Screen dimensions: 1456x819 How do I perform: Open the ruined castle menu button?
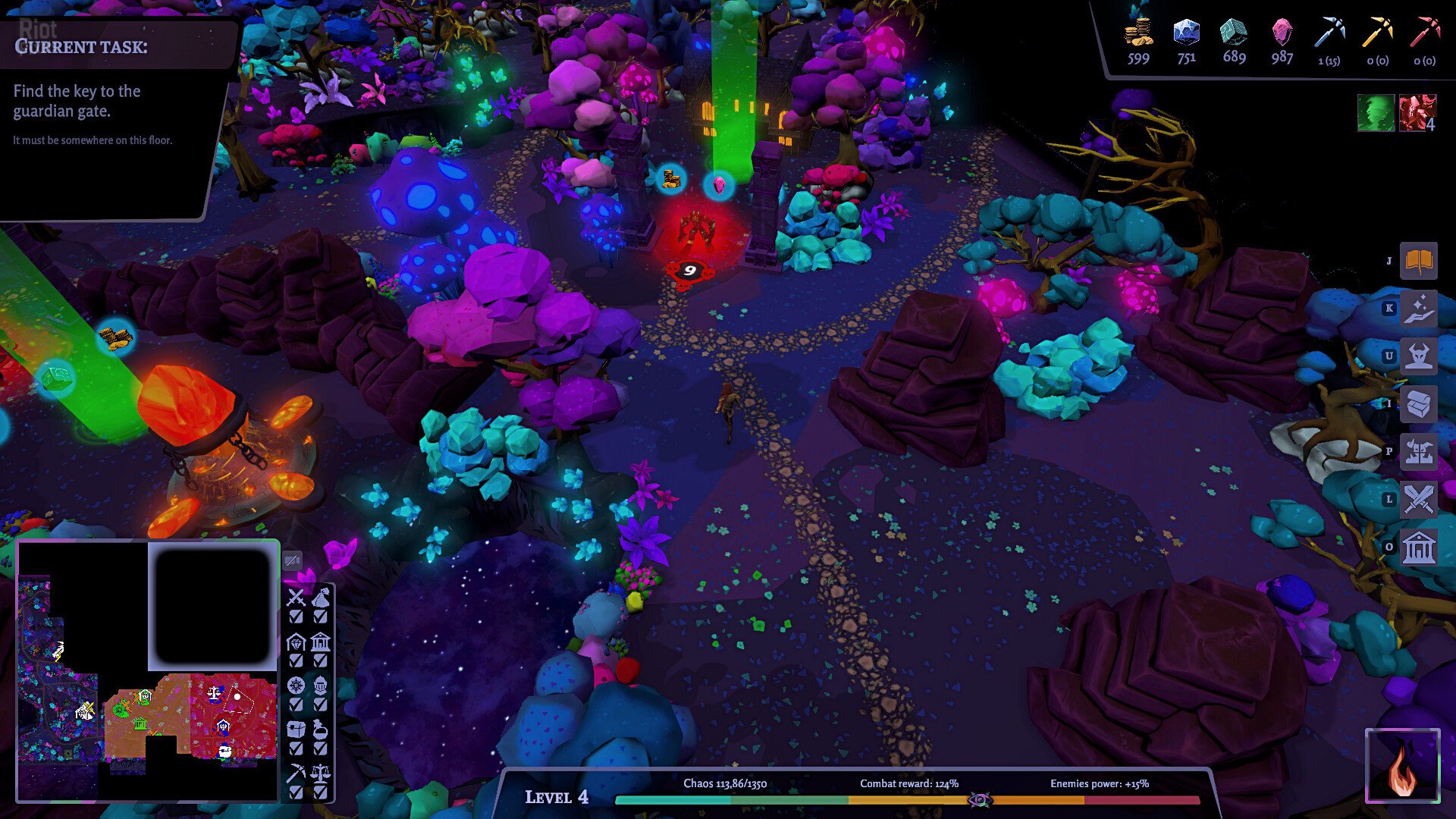coord(1418,452)
